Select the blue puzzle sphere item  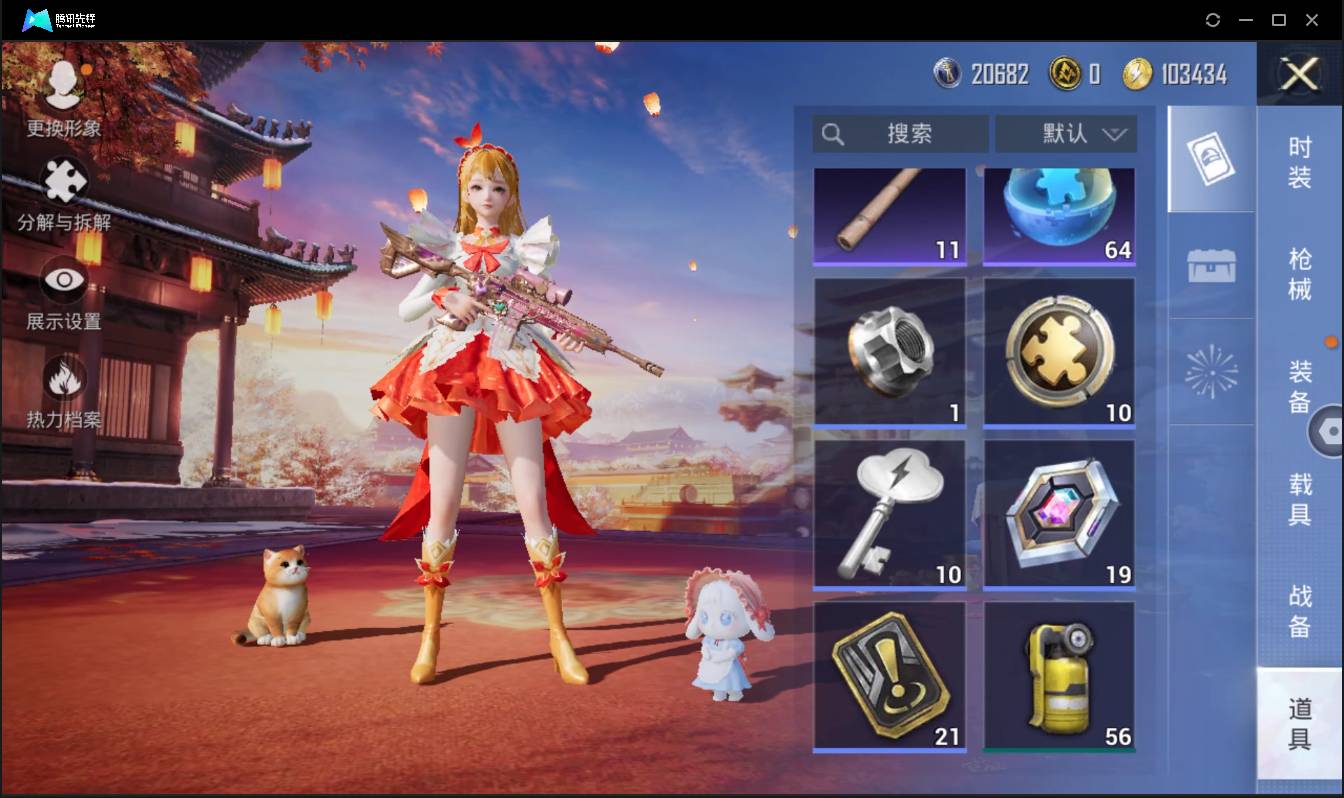[1059, 215]
